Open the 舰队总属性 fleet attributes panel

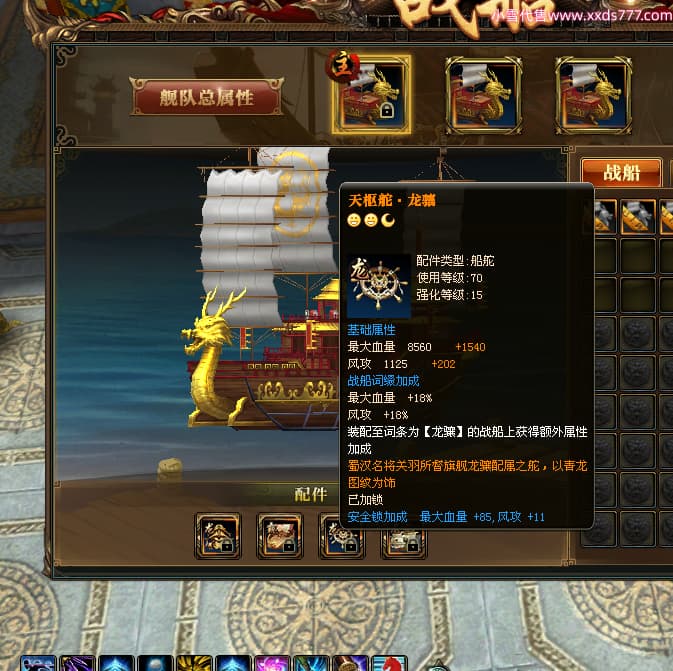point(207,97)
